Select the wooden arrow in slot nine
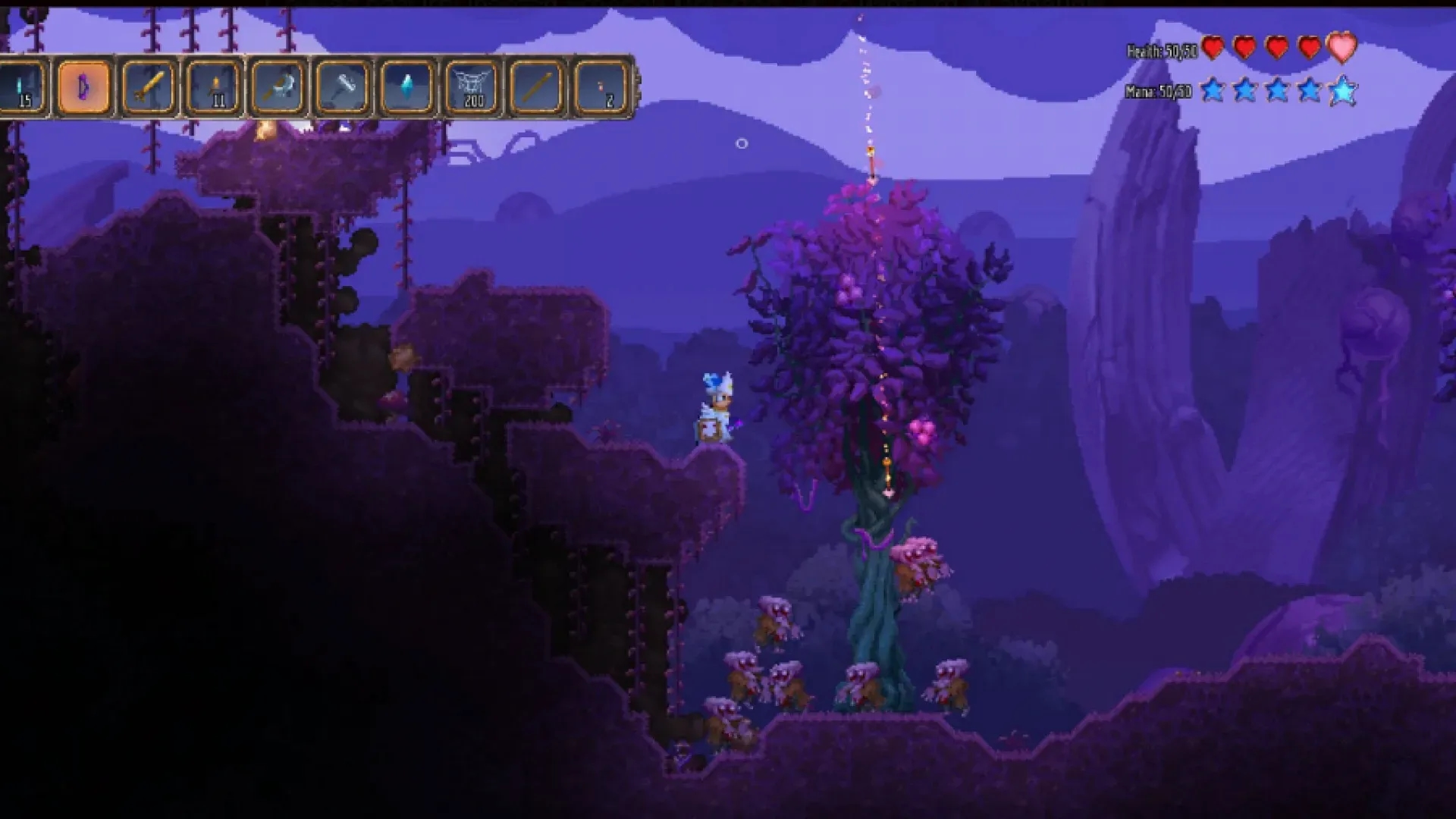The height and width of the screenshot is (819, 1456). 535,83
